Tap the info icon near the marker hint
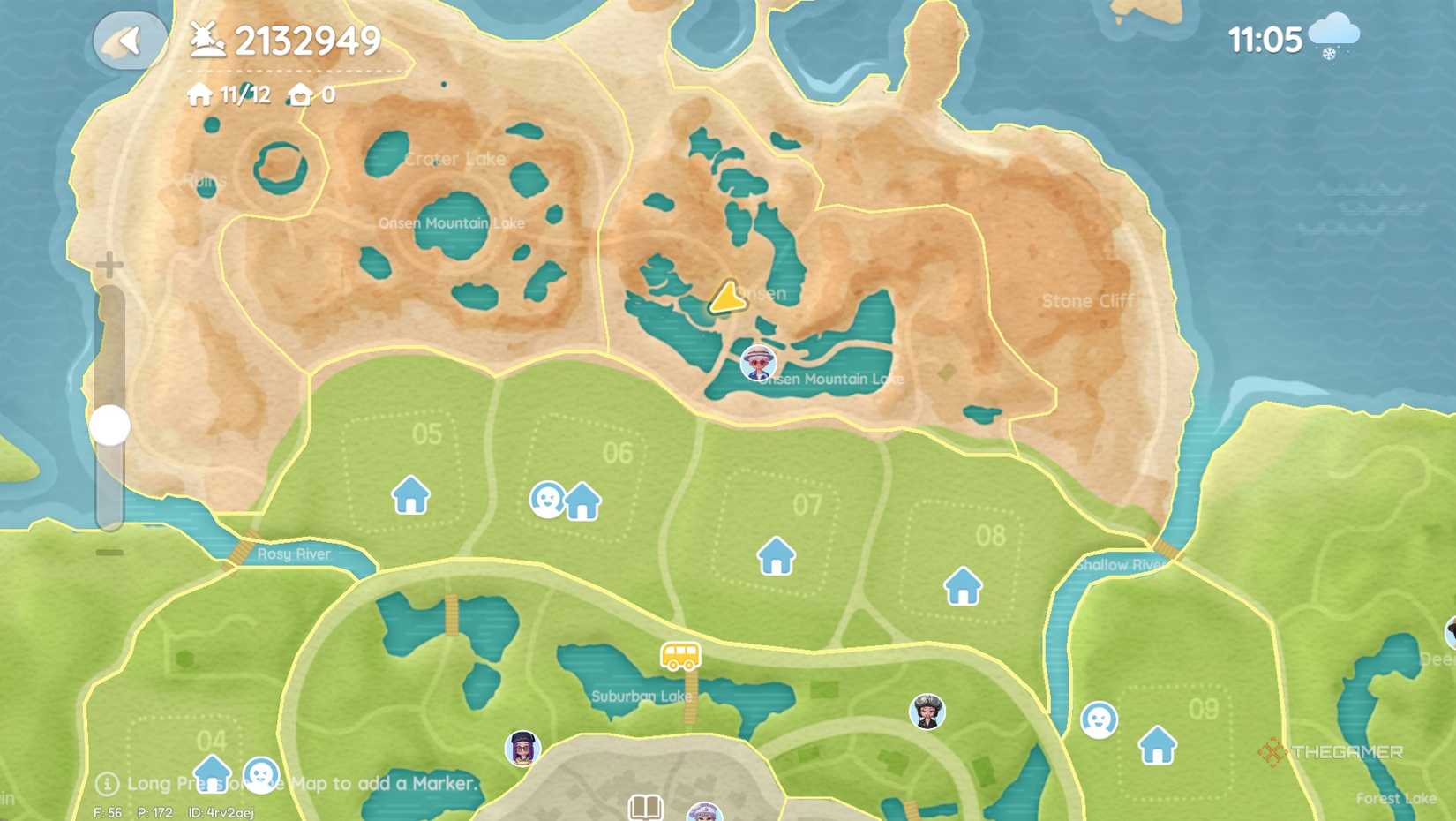The image size is (1456, 821). point(108,783)
